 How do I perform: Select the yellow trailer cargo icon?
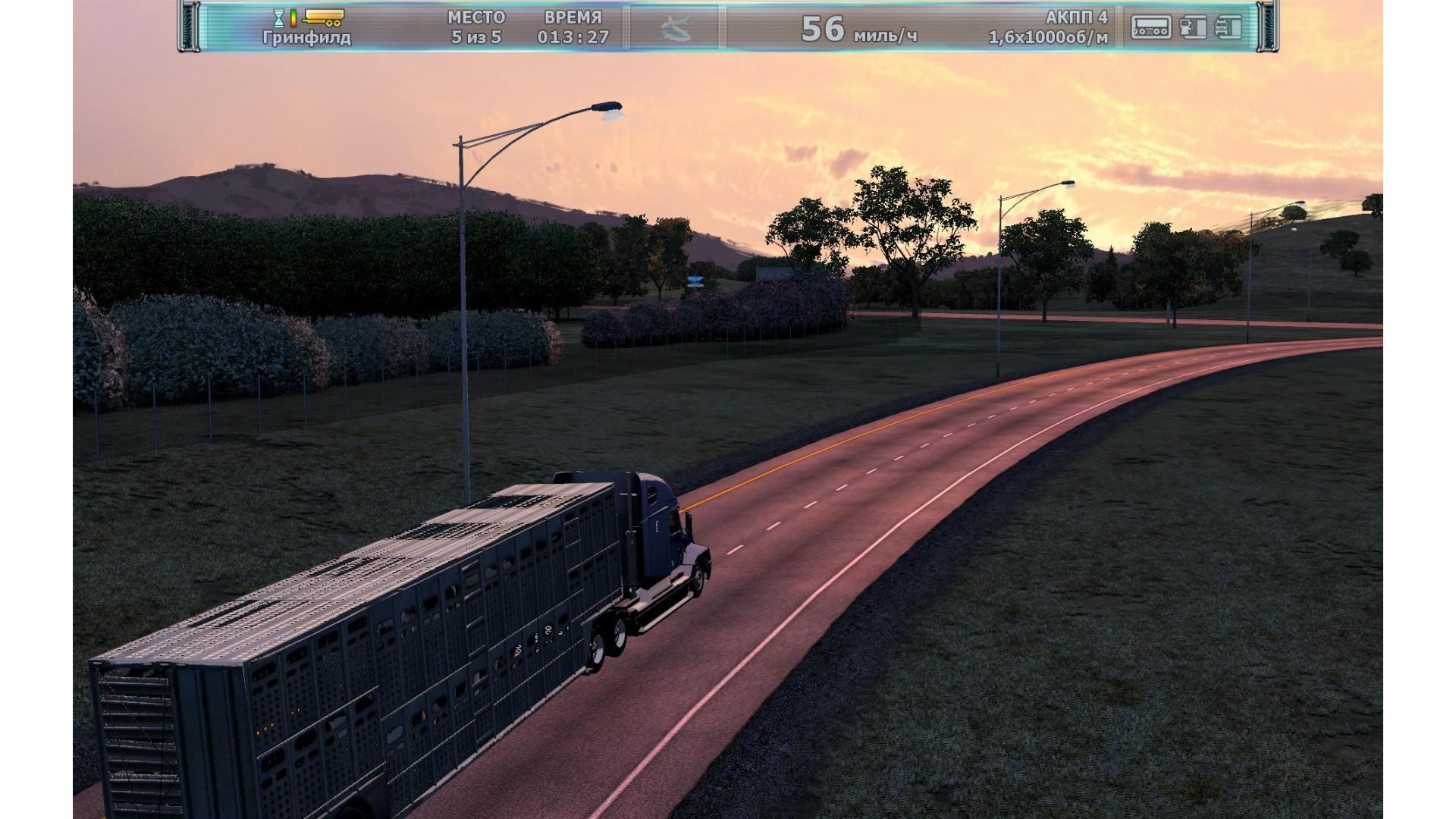(x=323, y=17)
